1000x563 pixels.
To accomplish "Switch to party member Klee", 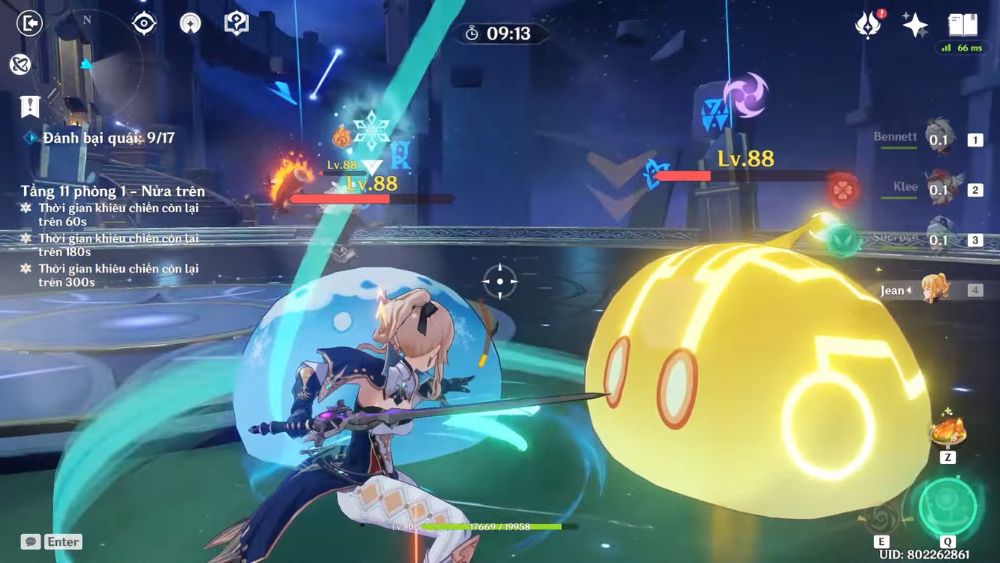I will click(937, 189).
